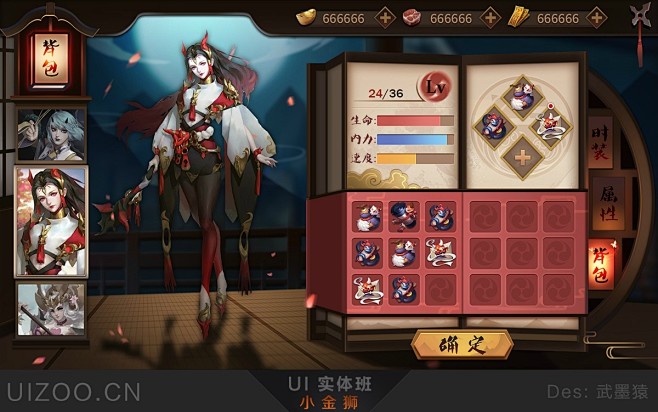
Task: Select the silver-haired character portrait
Action: coord(50,133)
